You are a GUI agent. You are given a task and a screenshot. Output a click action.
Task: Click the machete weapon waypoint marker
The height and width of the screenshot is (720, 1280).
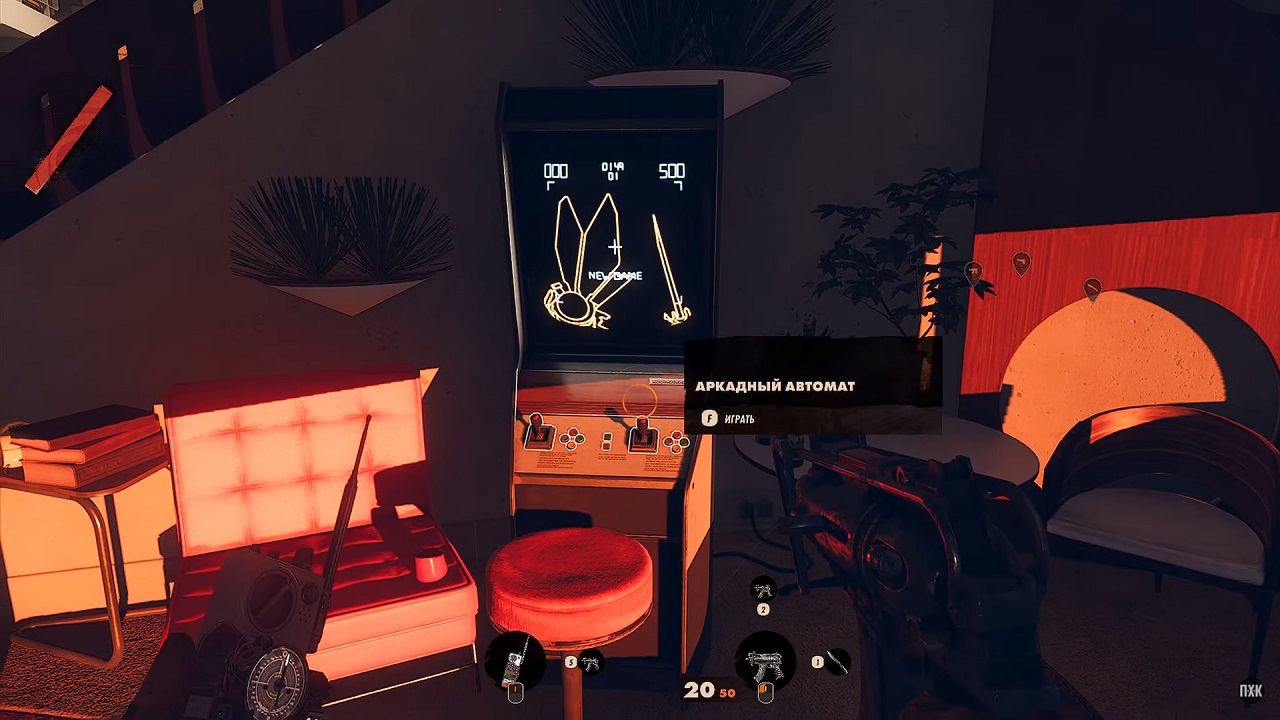point(1092,288)
